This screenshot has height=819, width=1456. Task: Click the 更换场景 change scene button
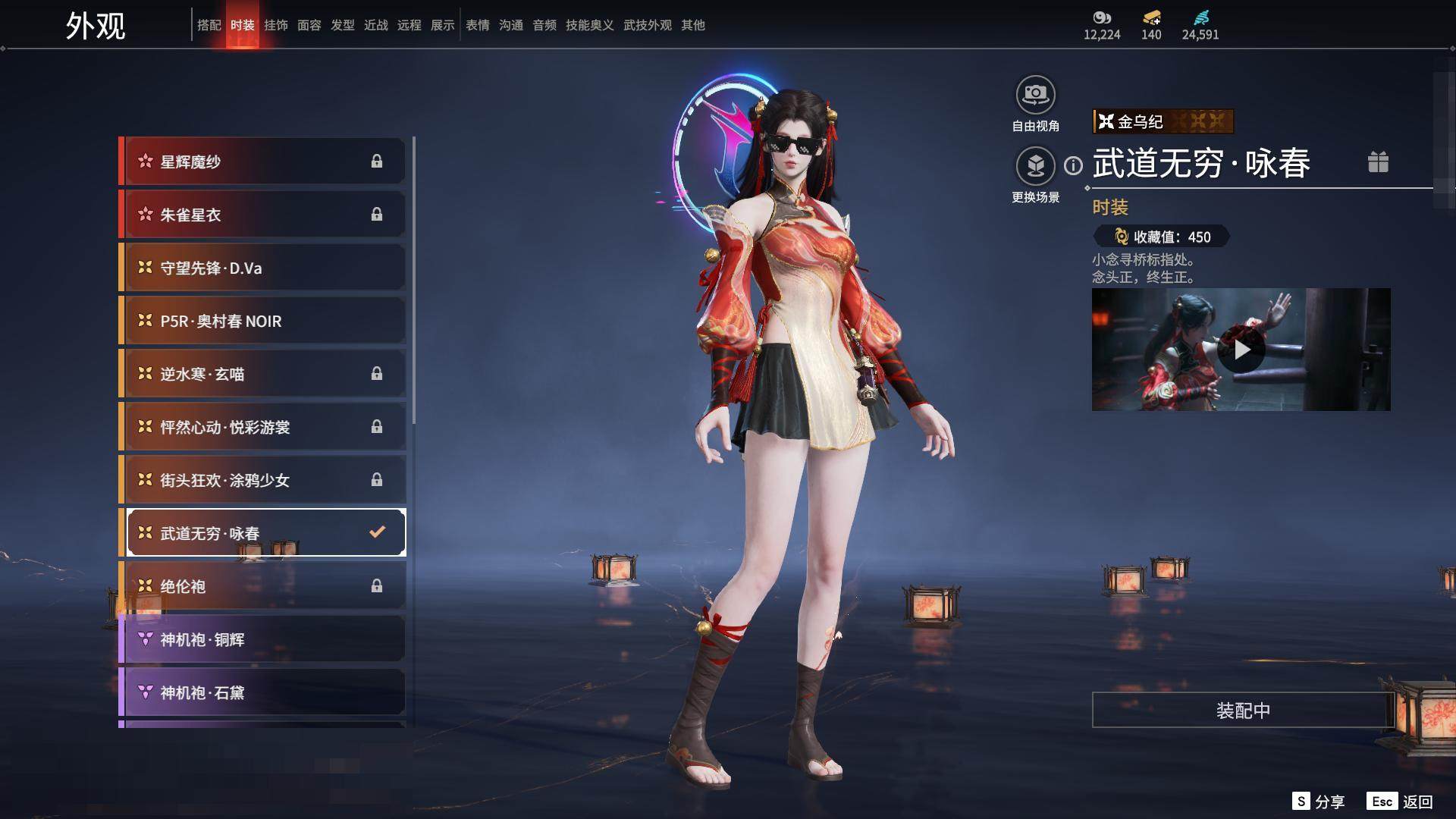[x=1035, y=166]
